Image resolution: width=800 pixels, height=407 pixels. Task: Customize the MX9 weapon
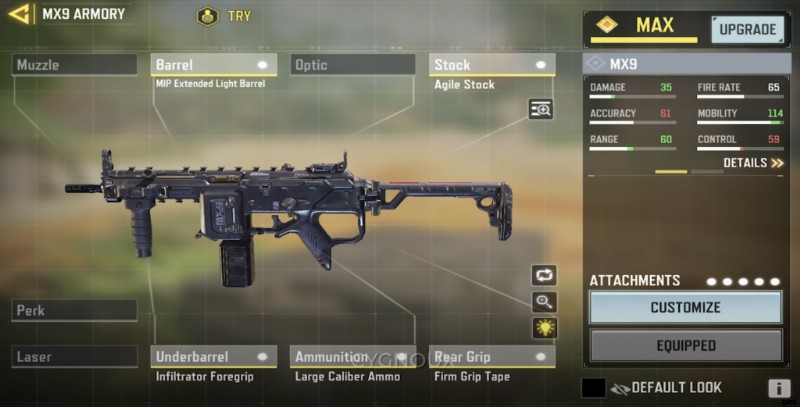tap(685, 308)
